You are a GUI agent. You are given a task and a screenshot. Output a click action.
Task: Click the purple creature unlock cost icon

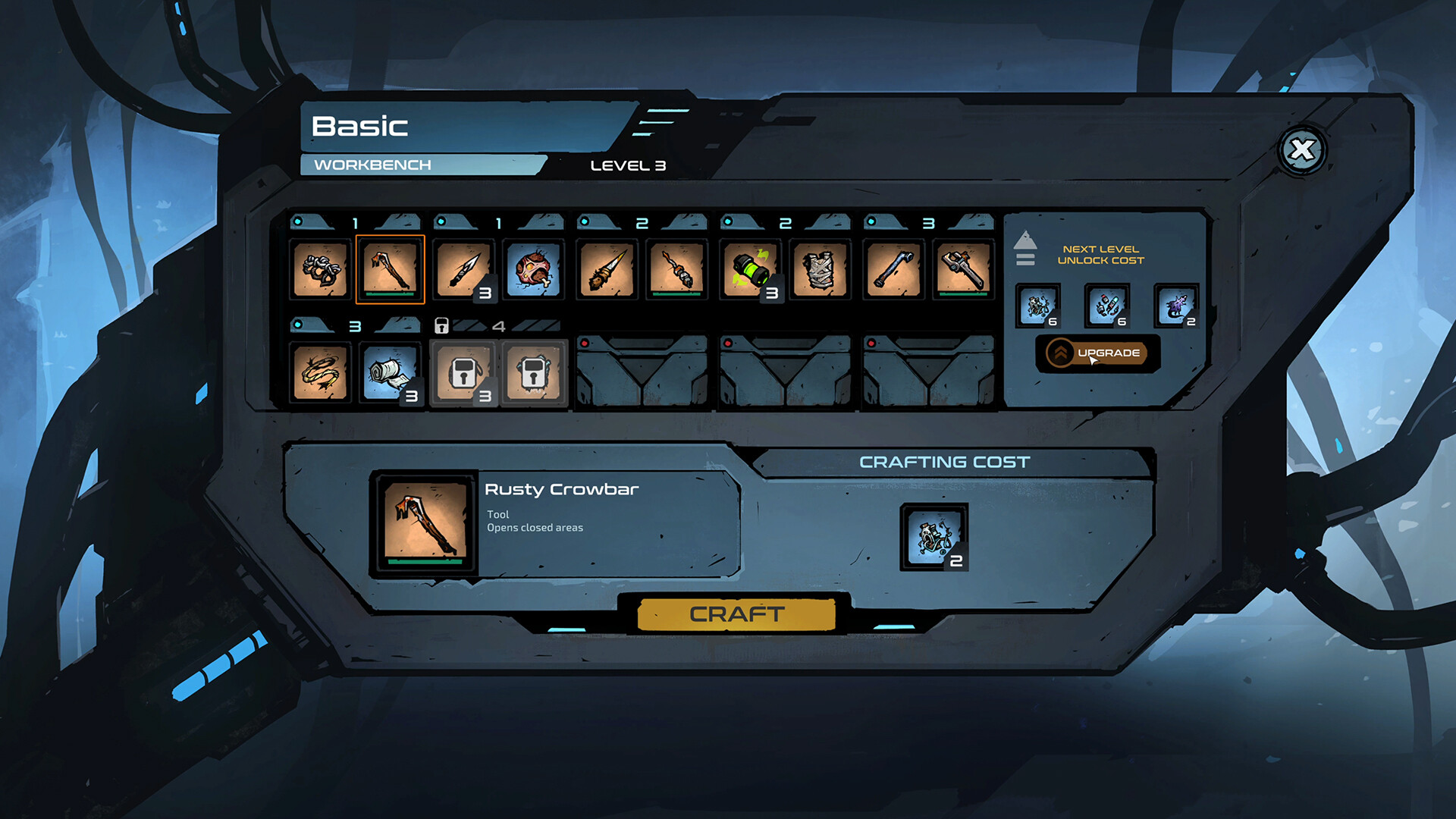(1176, 306)
